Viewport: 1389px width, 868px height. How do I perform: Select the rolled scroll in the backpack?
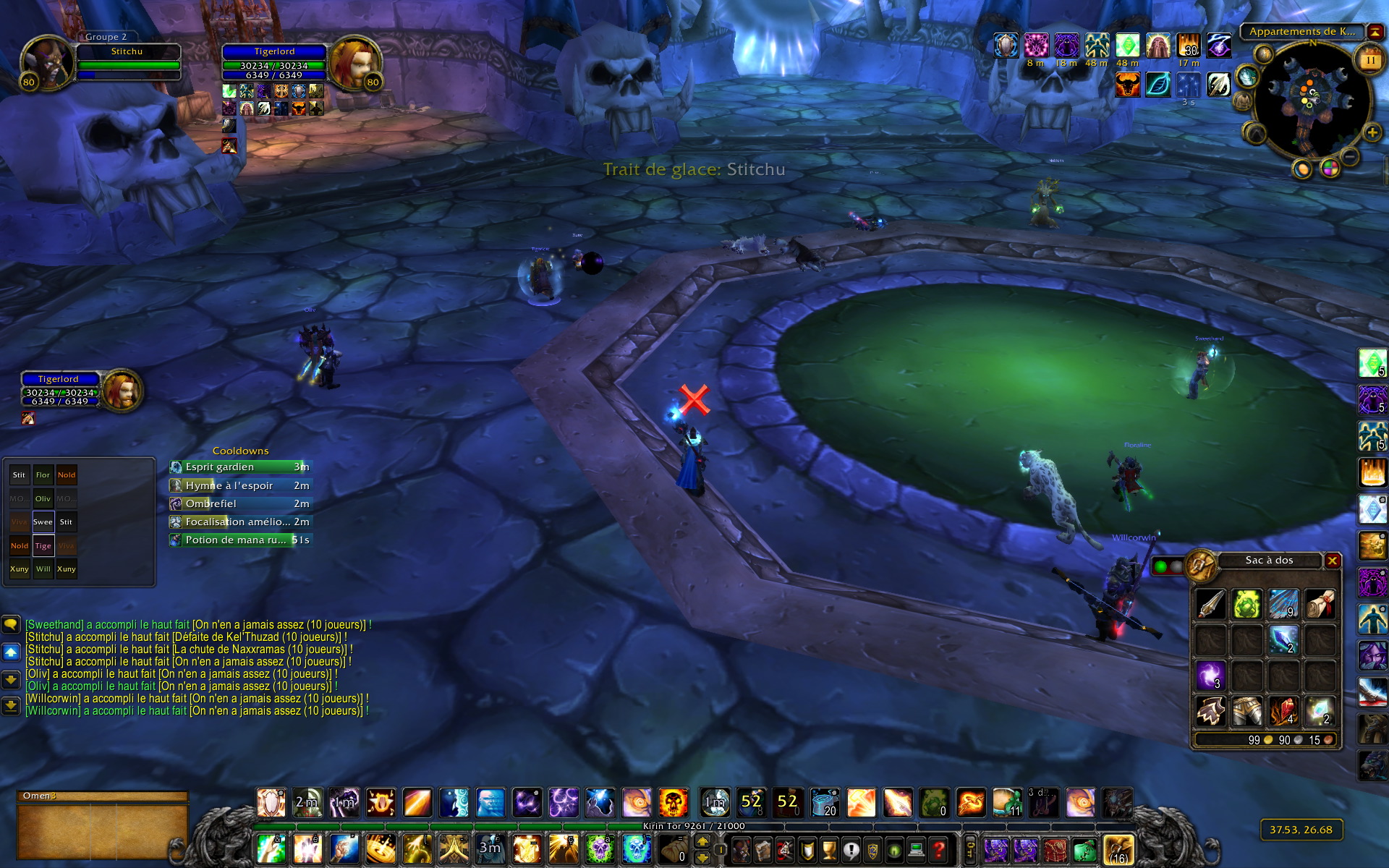tap(1320, 605)
